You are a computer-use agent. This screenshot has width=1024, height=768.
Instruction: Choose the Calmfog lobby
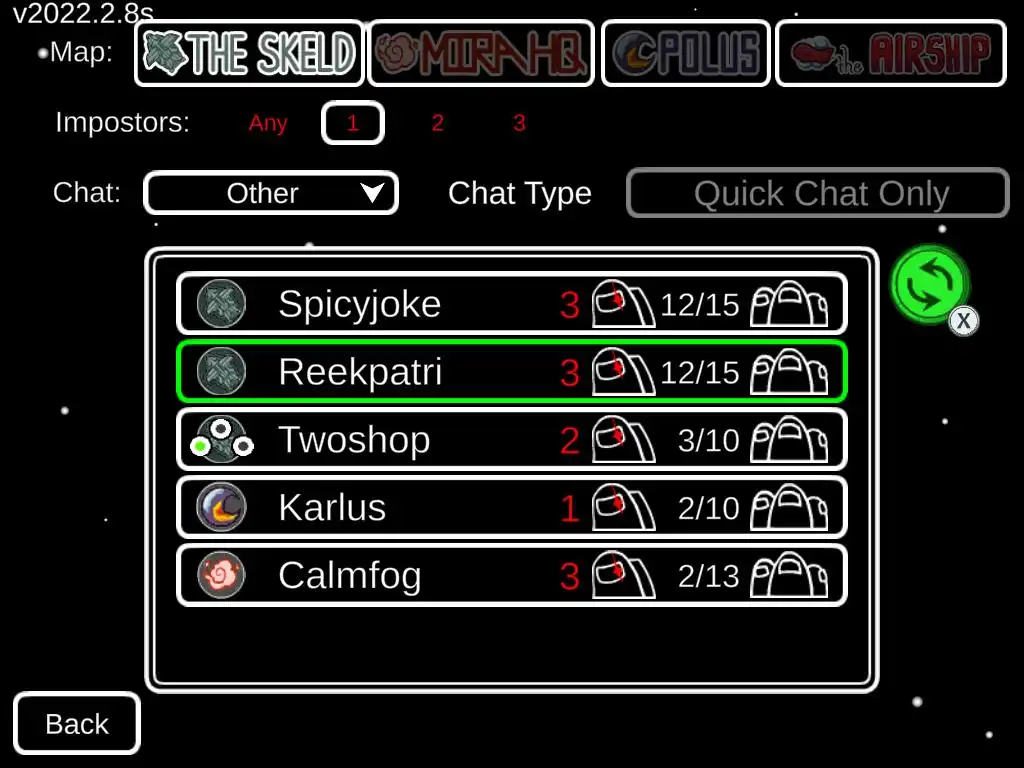(512, 575)
